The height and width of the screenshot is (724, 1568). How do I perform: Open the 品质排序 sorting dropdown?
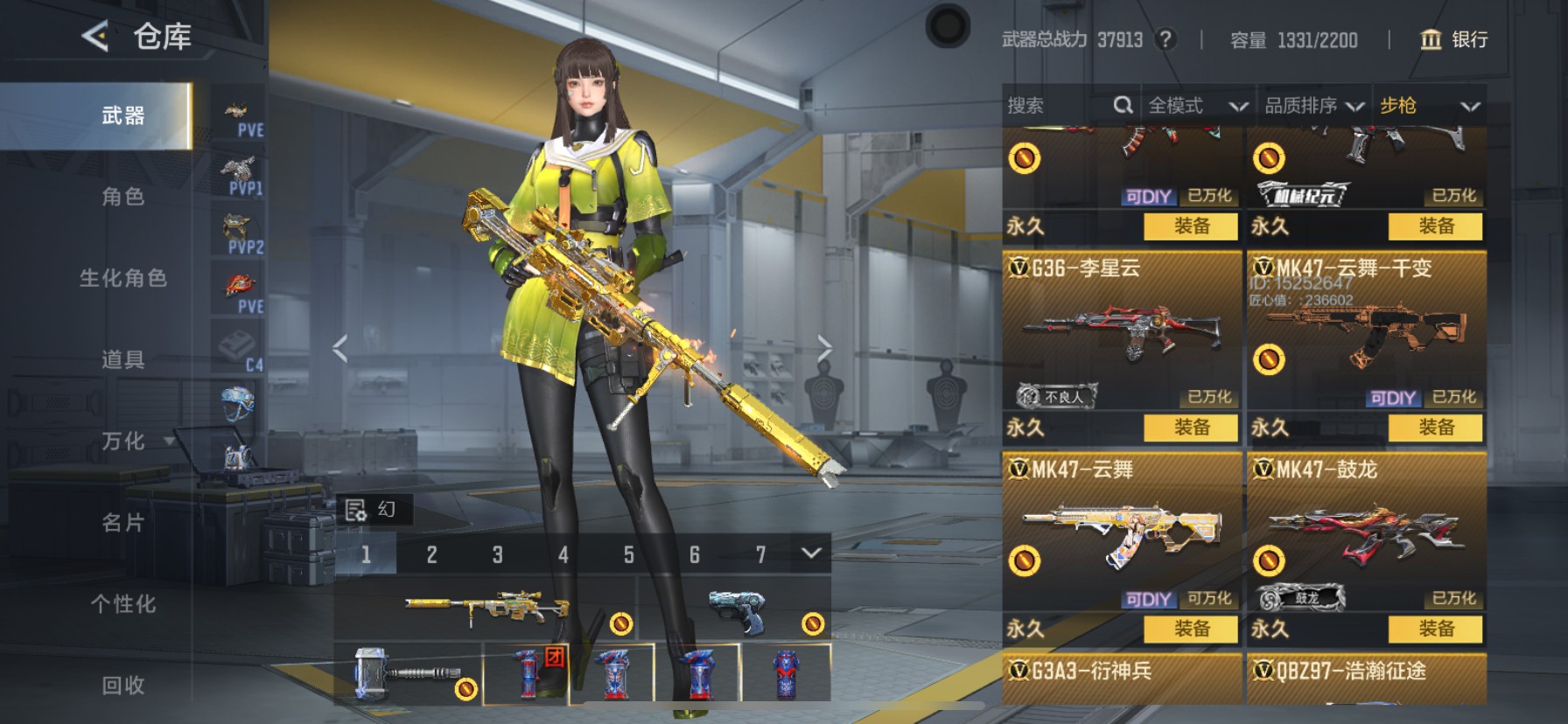[1313, 106]
